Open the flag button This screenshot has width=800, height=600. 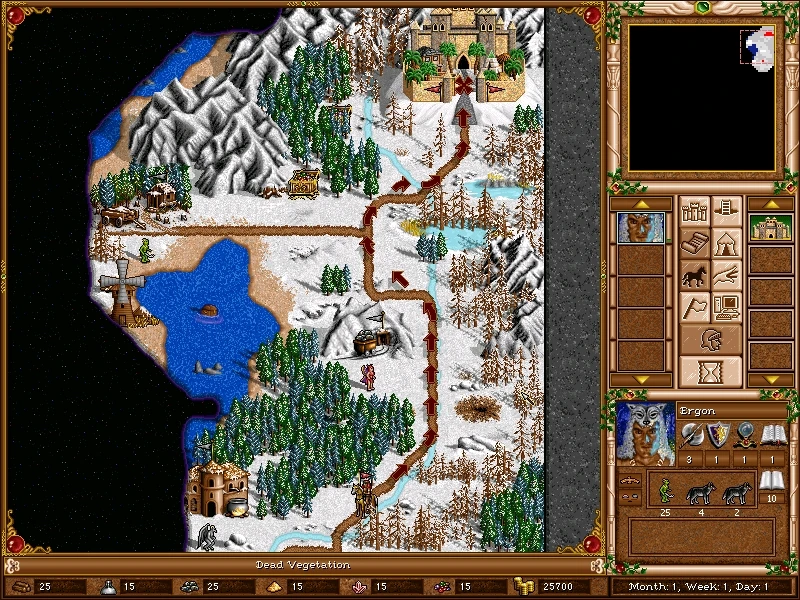(x=693, y=307)
